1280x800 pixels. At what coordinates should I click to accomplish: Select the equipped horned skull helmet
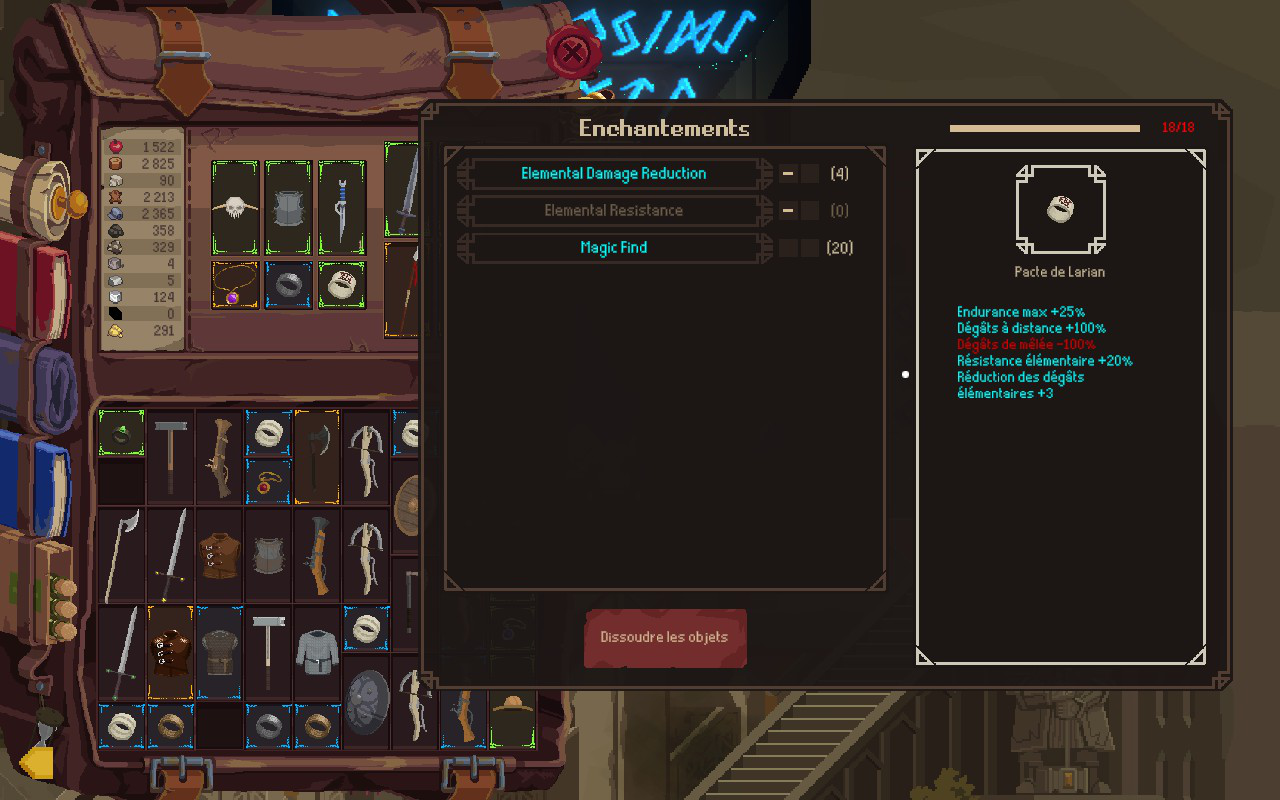pos(235,208)
